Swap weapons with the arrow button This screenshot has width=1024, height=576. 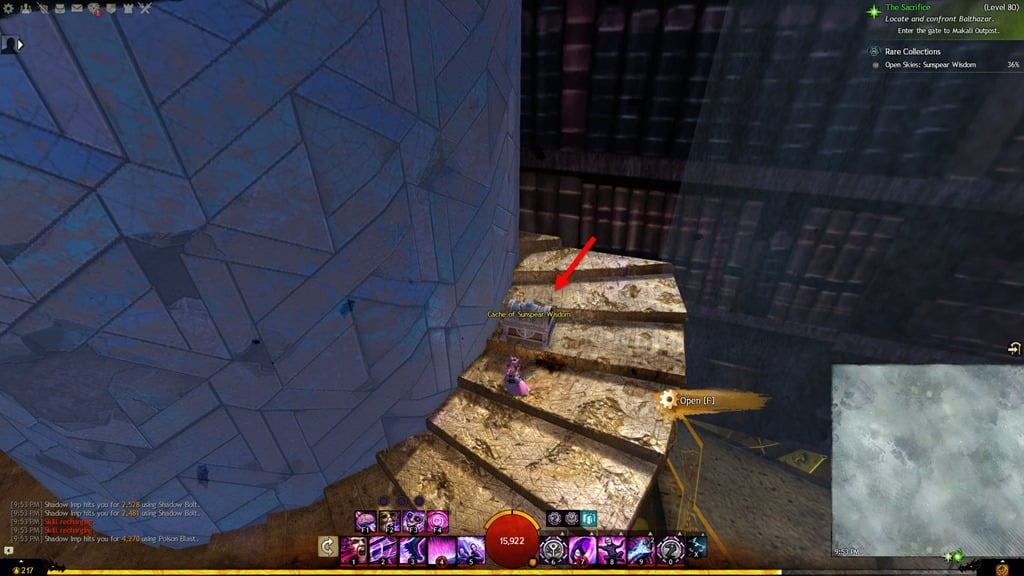327,547
